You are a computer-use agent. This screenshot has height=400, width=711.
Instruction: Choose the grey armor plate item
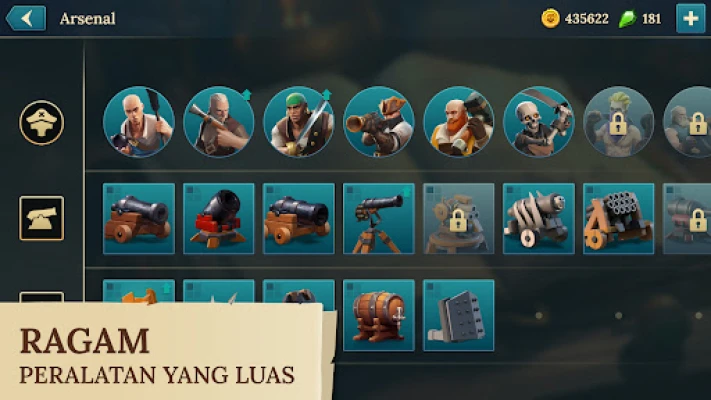458,315
